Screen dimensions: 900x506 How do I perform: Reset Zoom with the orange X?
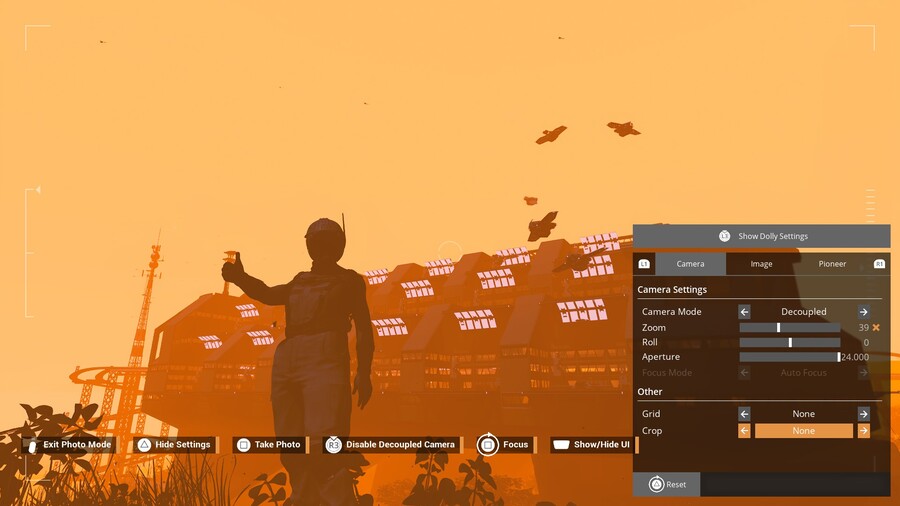click(x=876, y=328)
